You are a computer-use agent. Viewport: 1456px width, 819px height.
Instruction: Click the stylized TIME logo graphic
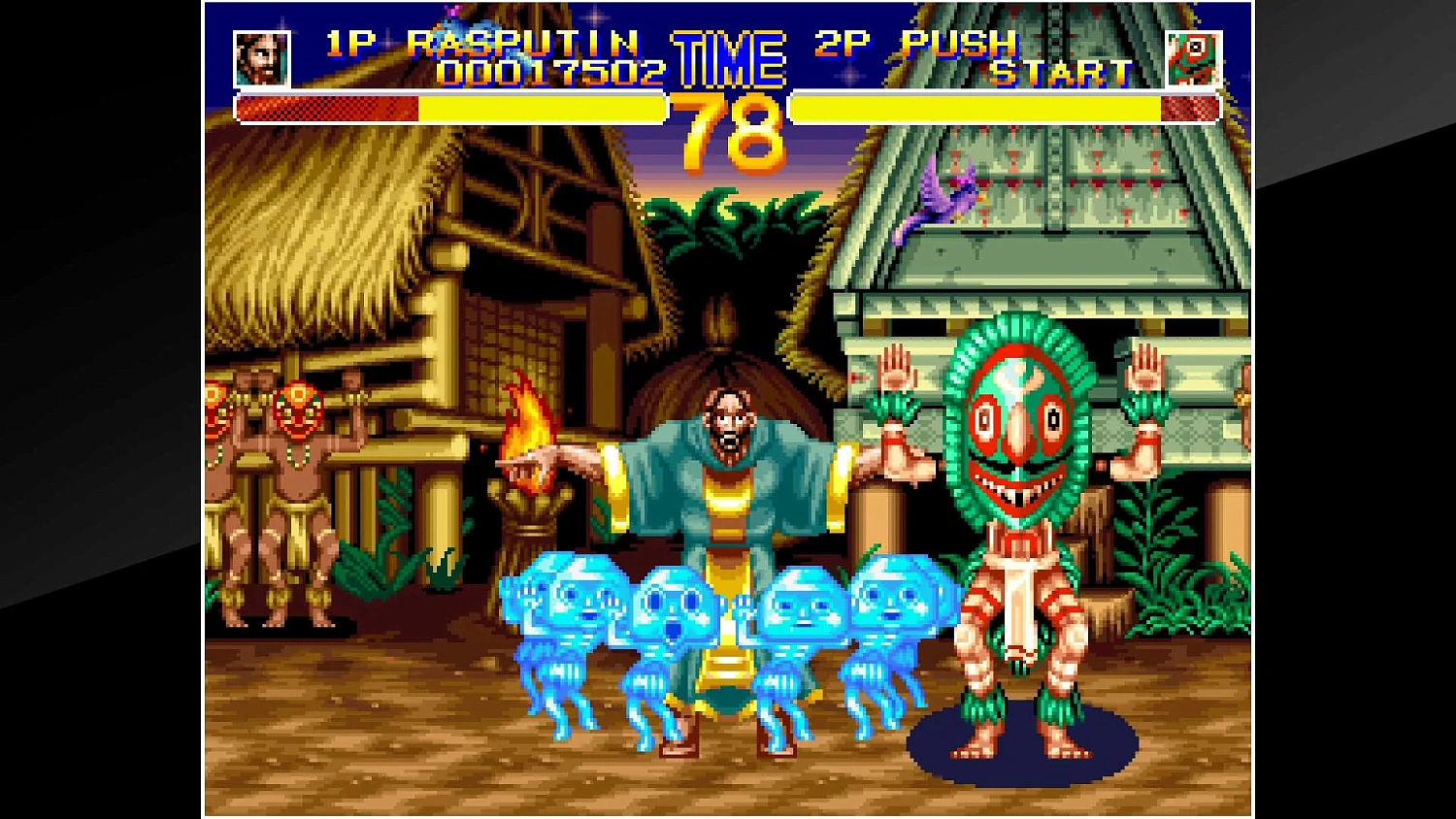pyautogui.click(x=730, y=60)
